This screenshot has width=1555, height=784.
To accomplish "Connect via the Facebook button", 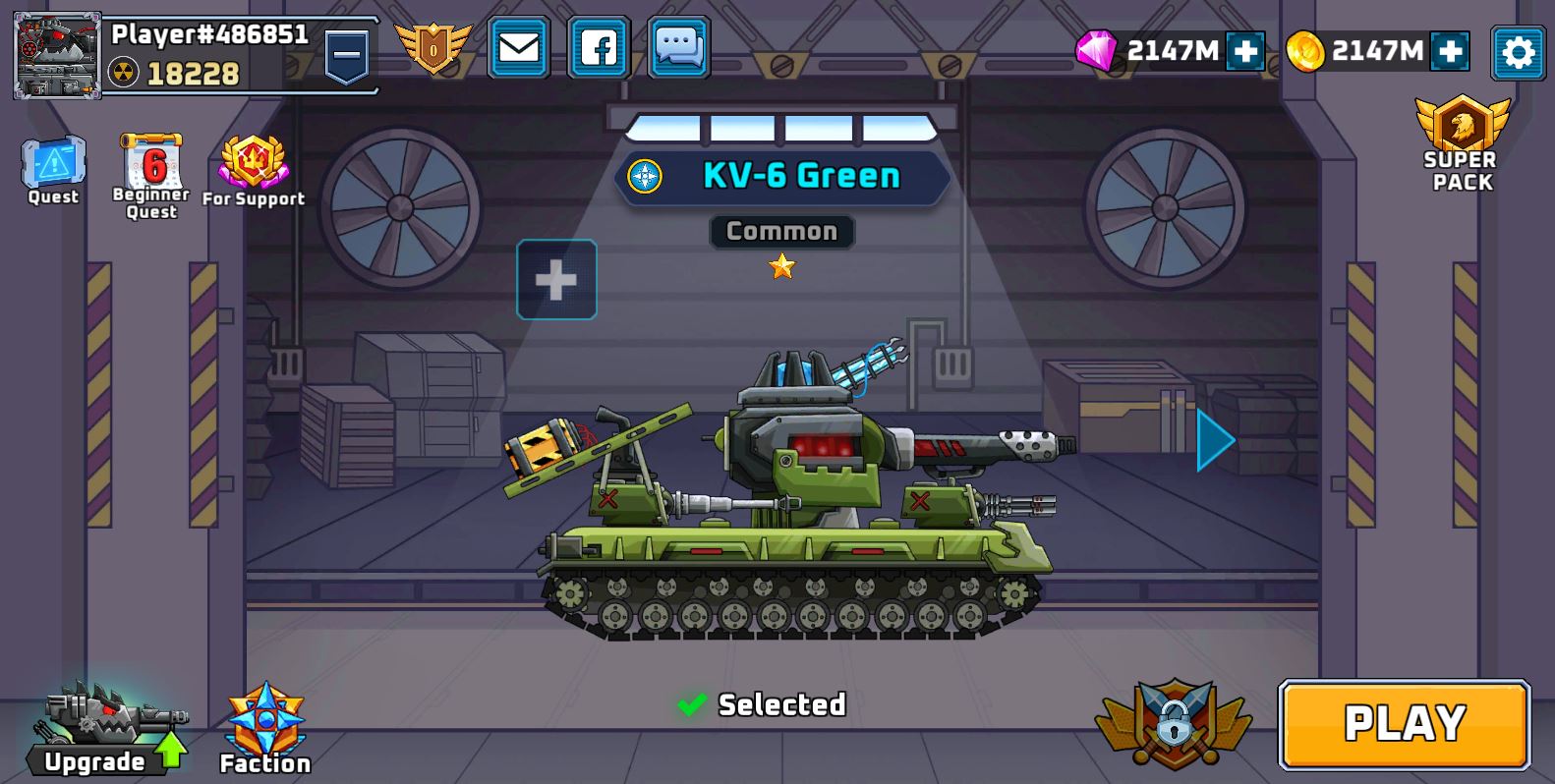I will coord(599,48).
